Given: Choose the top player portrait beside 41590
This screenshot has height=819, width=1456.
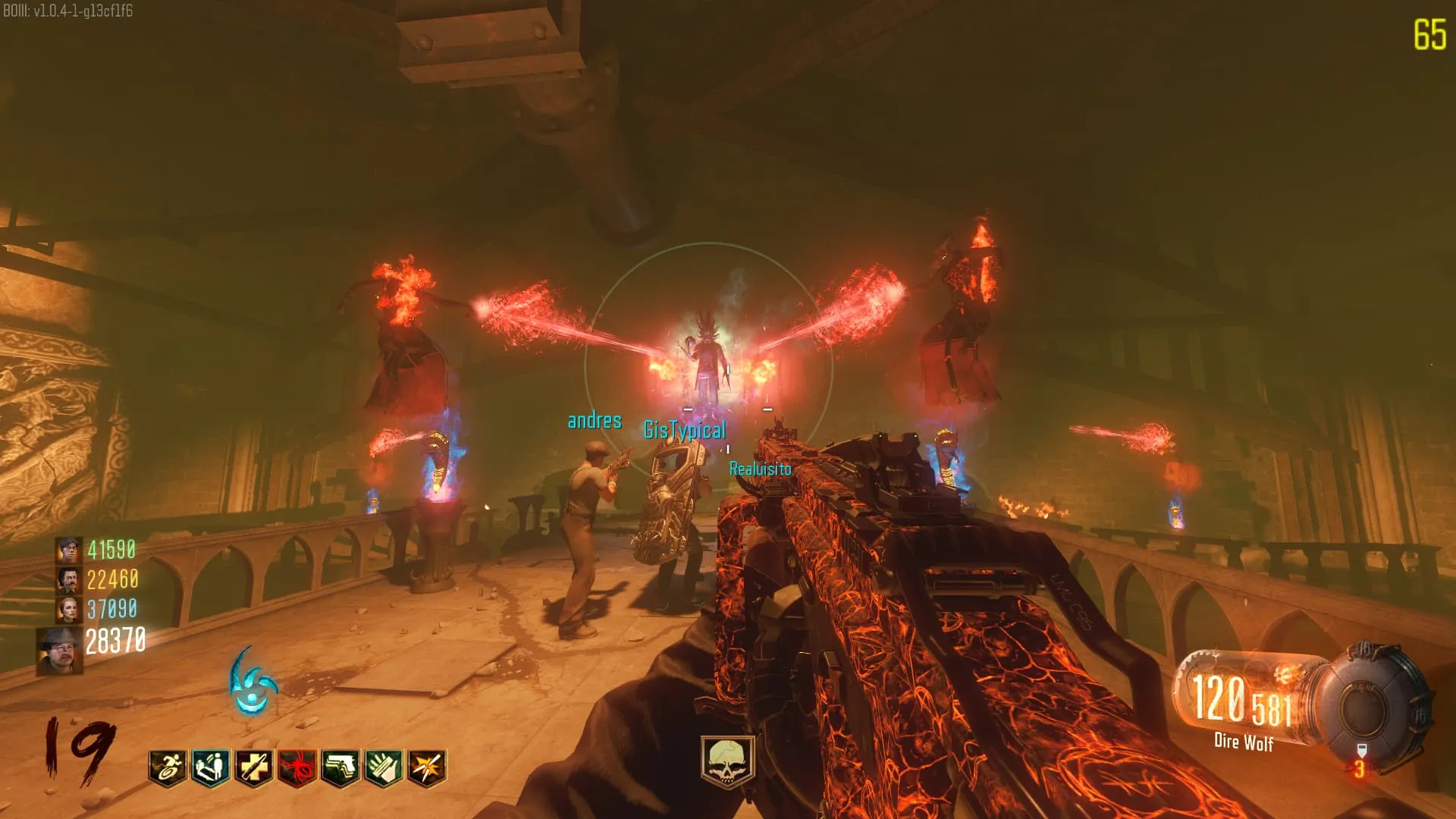Looking at the screenshot, I should point(69,550).
